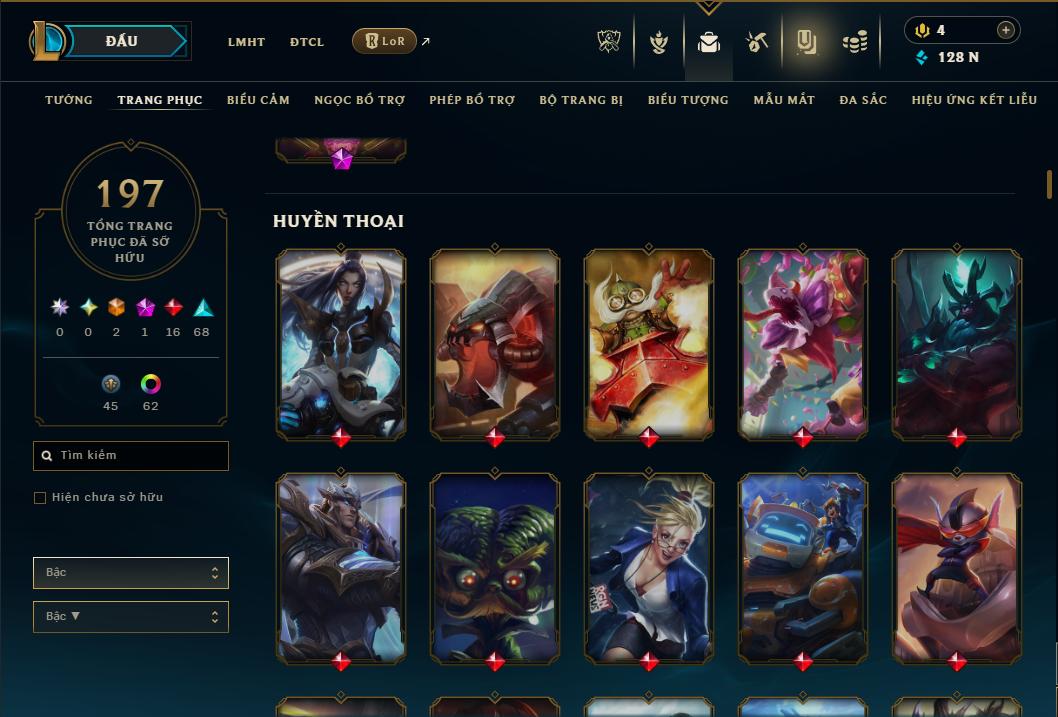Show the BIỂU TƯỢNG tab
This screenshot has height=717, width=1058.
(688, 100)
